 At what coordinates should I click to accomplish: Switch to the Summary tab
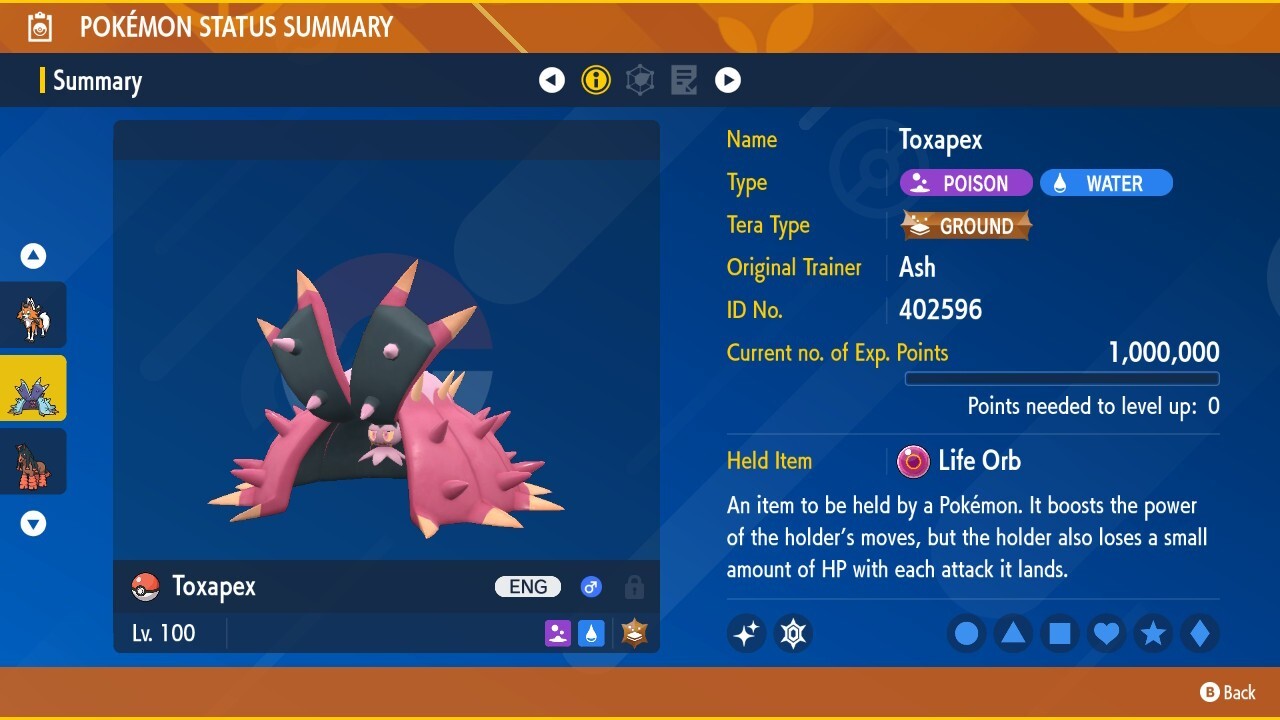pyautogui.click(x=97, y=81)
